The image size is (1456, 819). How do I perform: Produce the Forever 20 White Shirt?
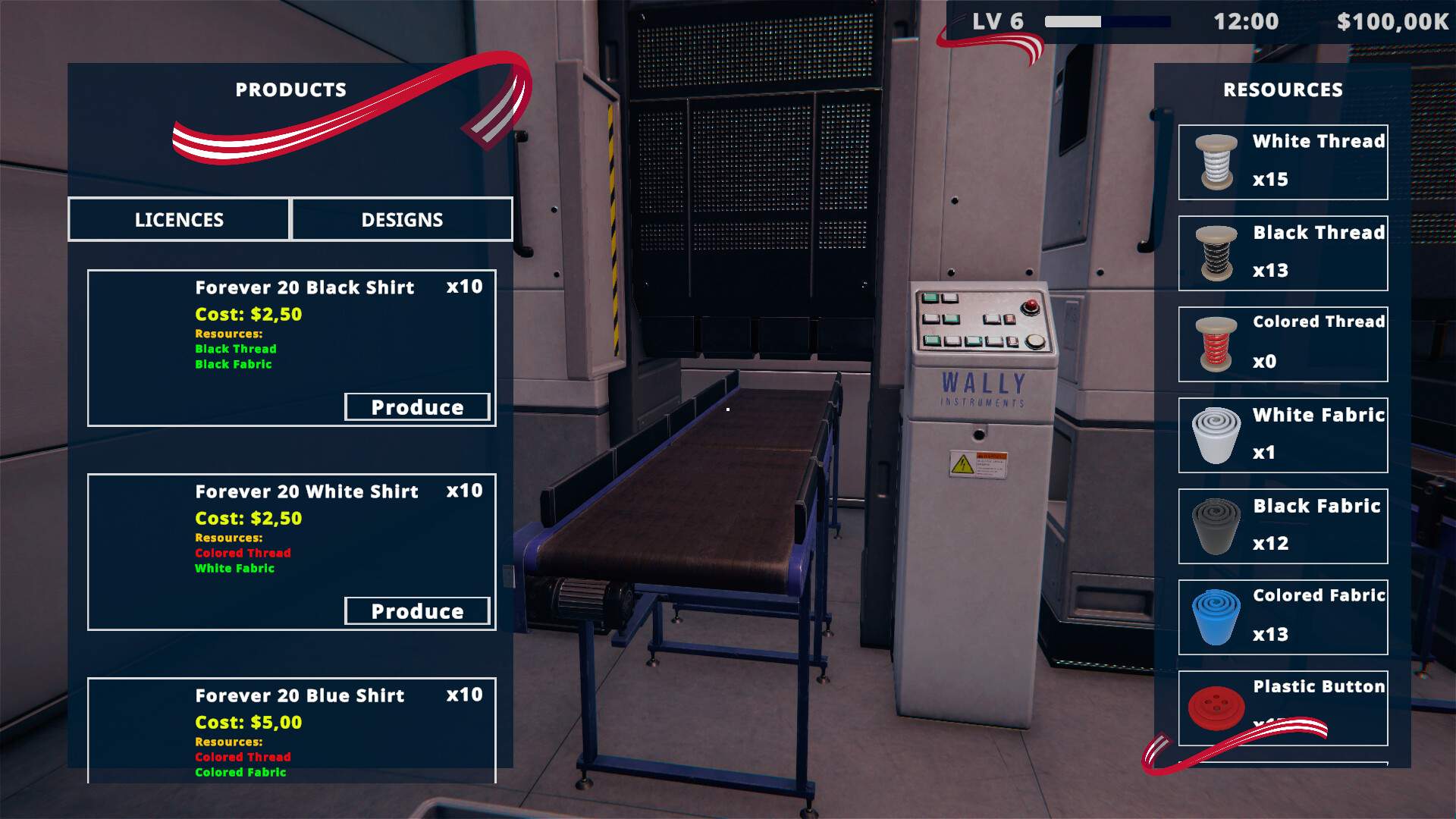click(x=418, y=610)
